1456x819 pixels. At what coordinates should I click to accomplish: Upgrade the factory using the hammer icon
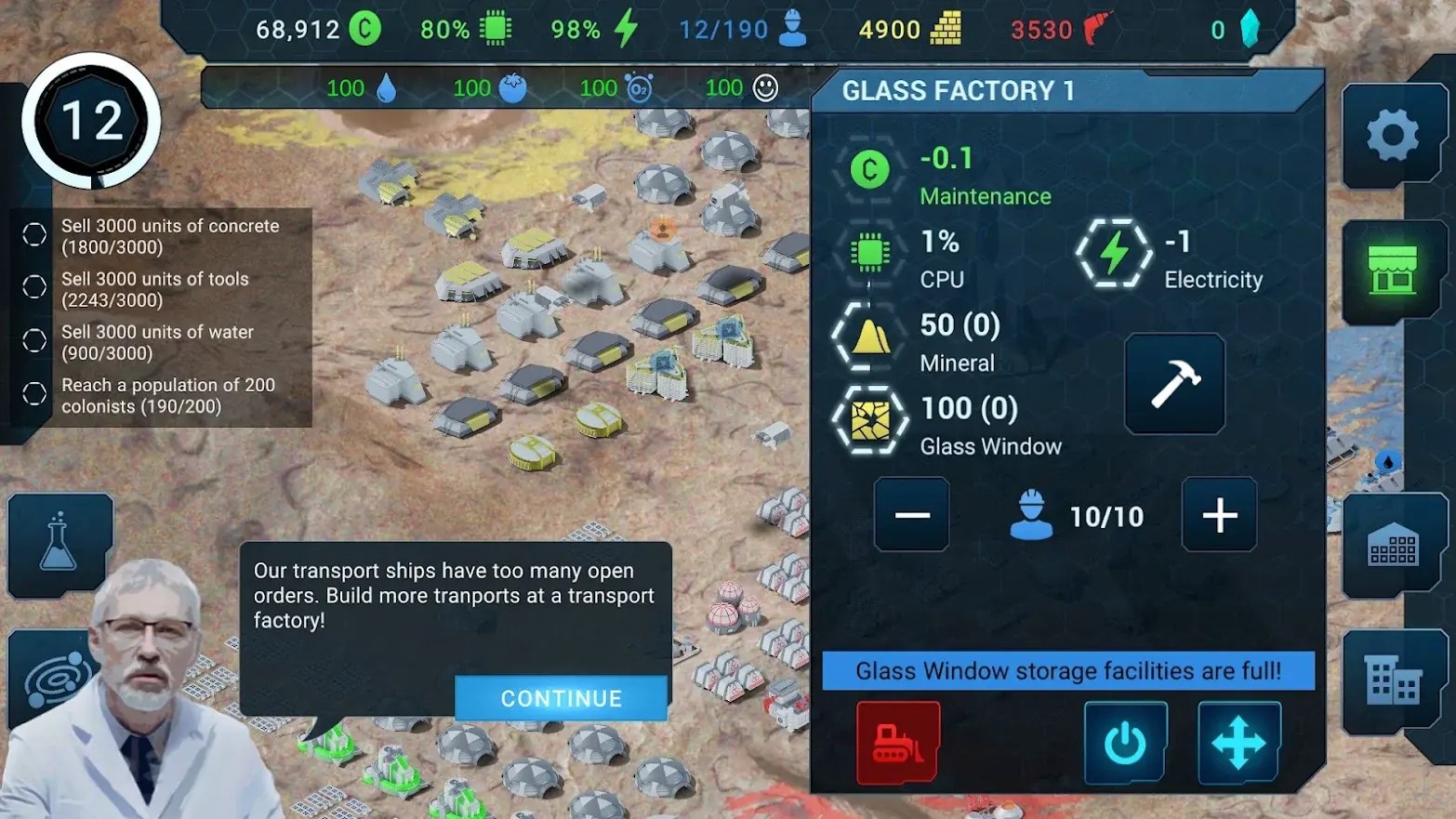(1174, 385)
